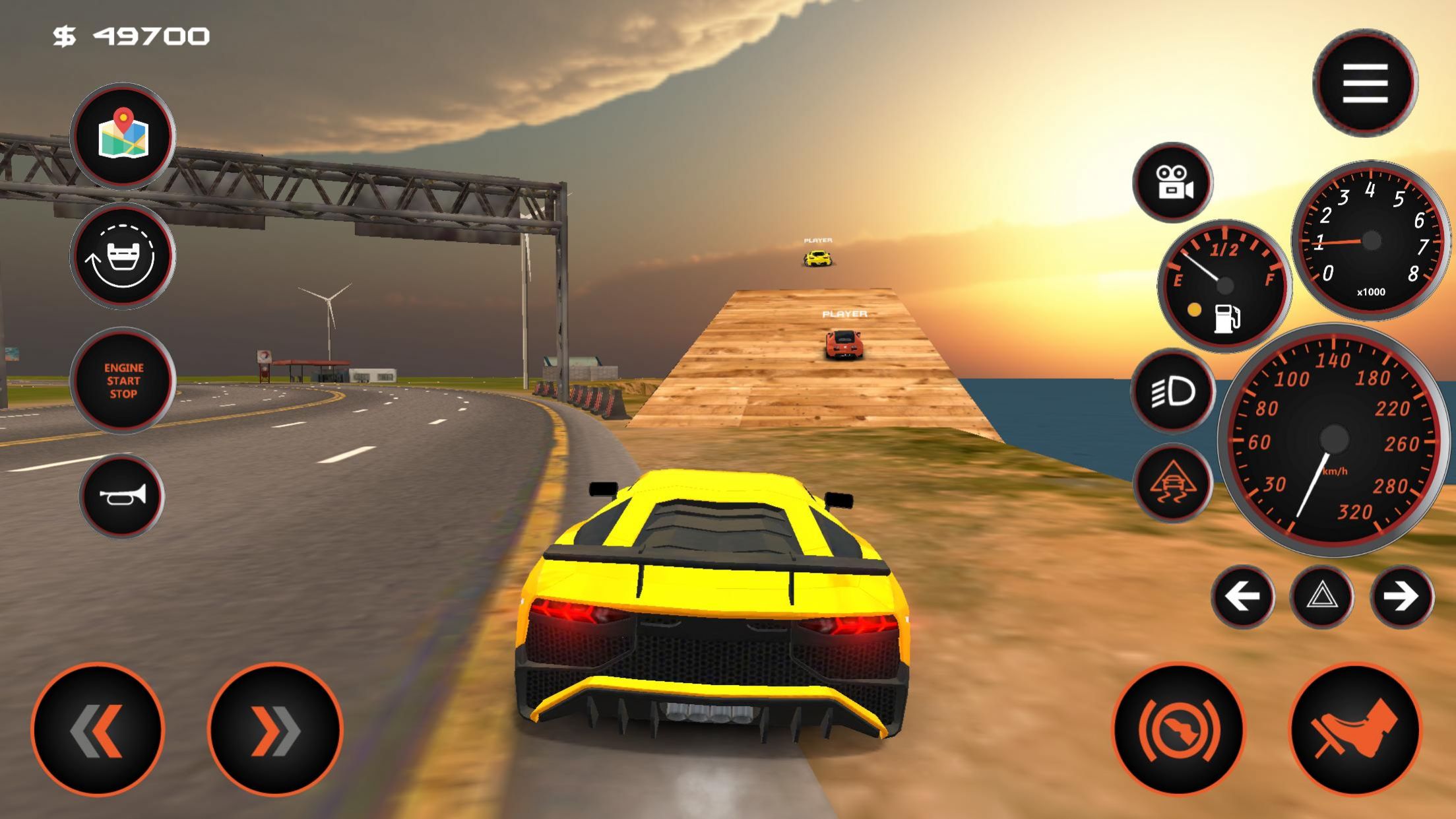Screen dimensions: 1456x819
Task: Open the map with the pin icon
Action: pos(123,137)
